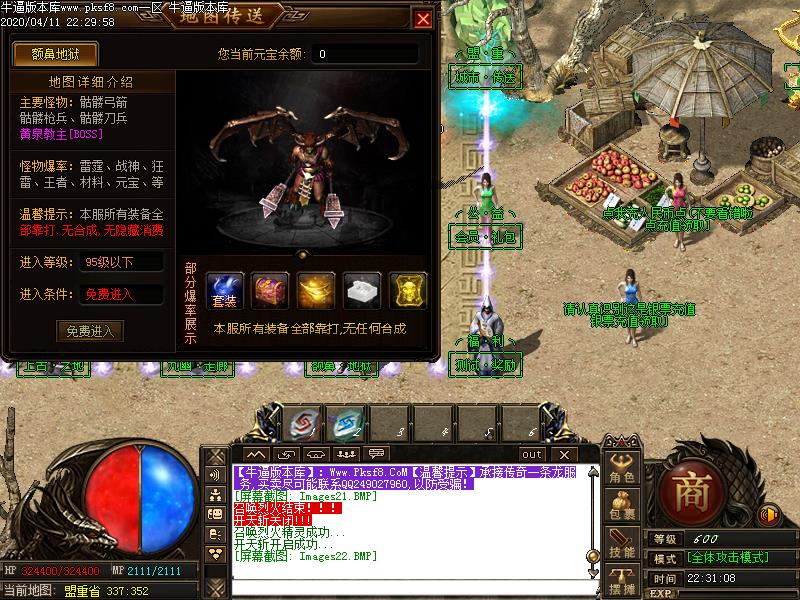This screenshot has height=600, width=800.
Task: Use the blue rune in hotbar slot 2
Action: coord(347,424)
